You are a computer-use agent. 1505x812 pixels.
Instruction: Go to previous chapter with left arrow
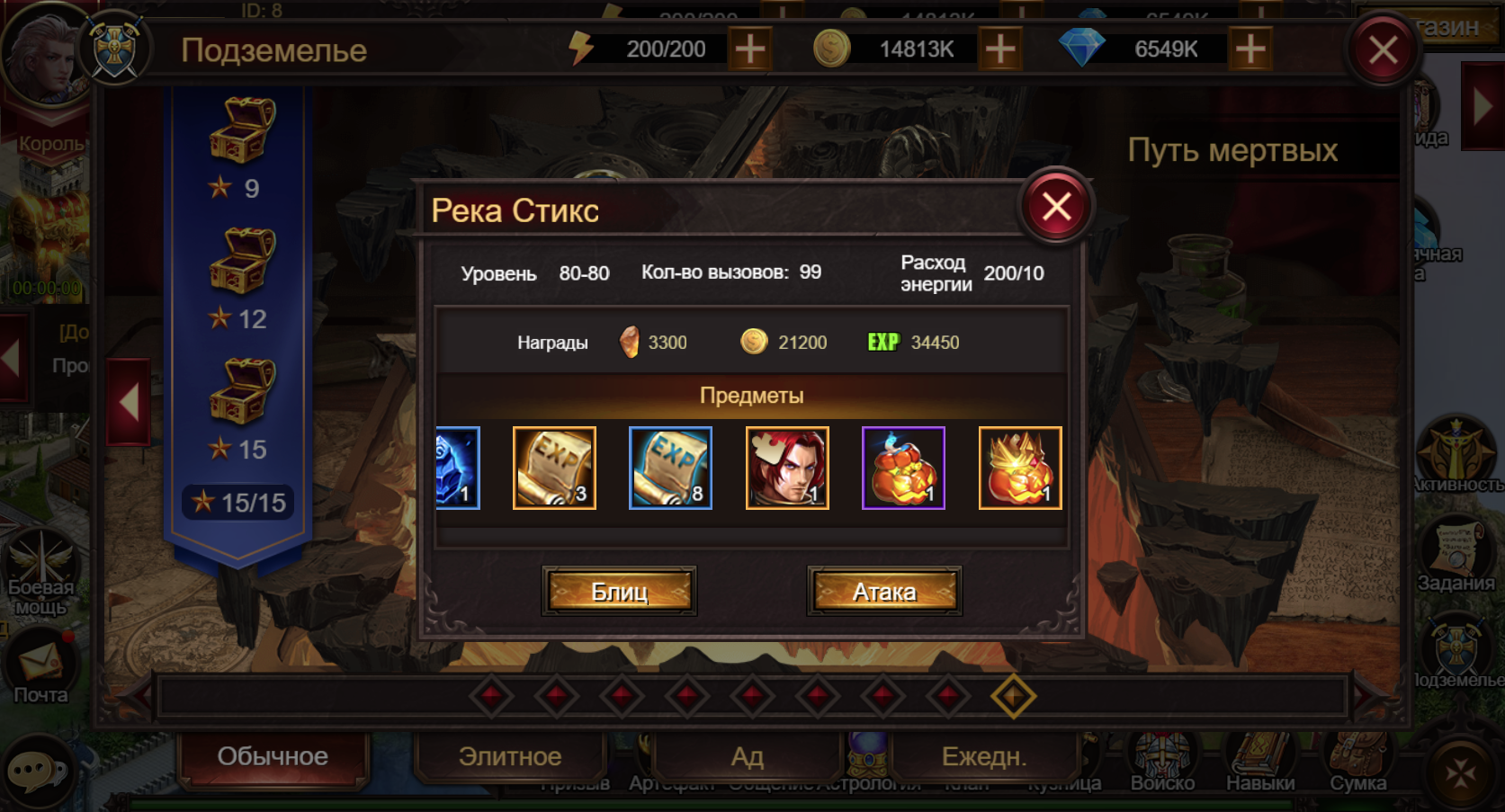(129, 402)
